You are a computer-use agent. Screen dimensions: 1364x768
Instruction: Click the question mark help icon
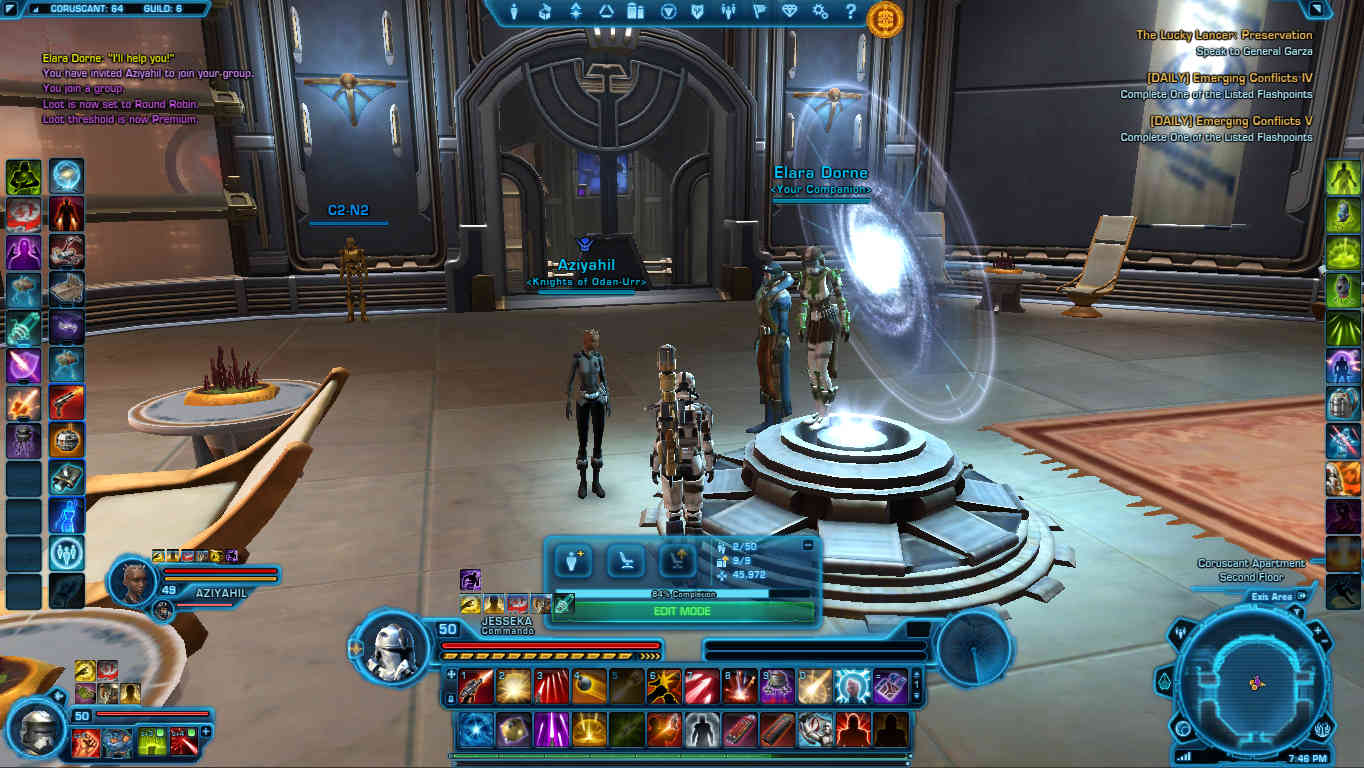coord(850,13)
